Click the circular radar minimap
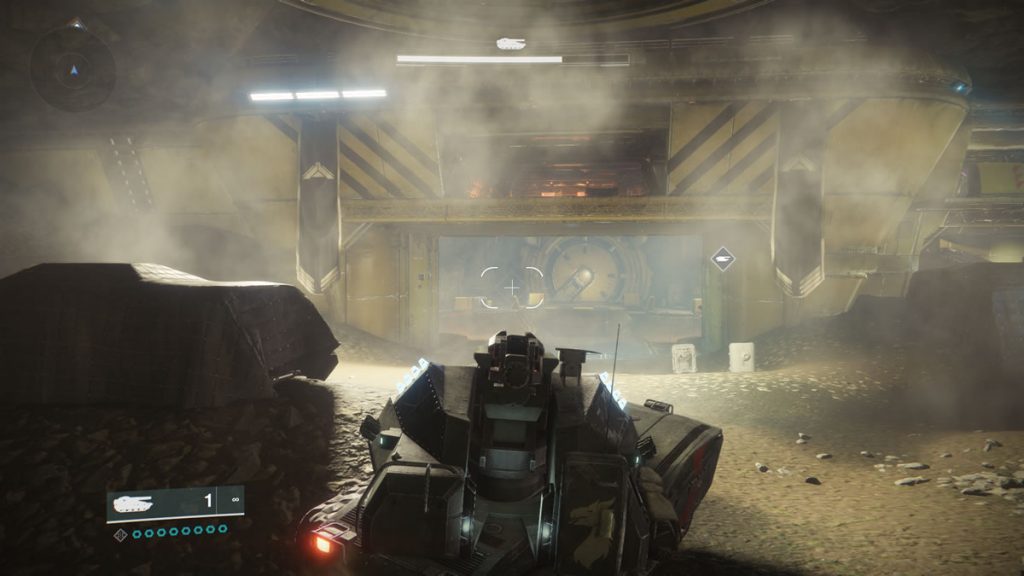This screenshot has height=576, width=1024. (x=72, y=69)
